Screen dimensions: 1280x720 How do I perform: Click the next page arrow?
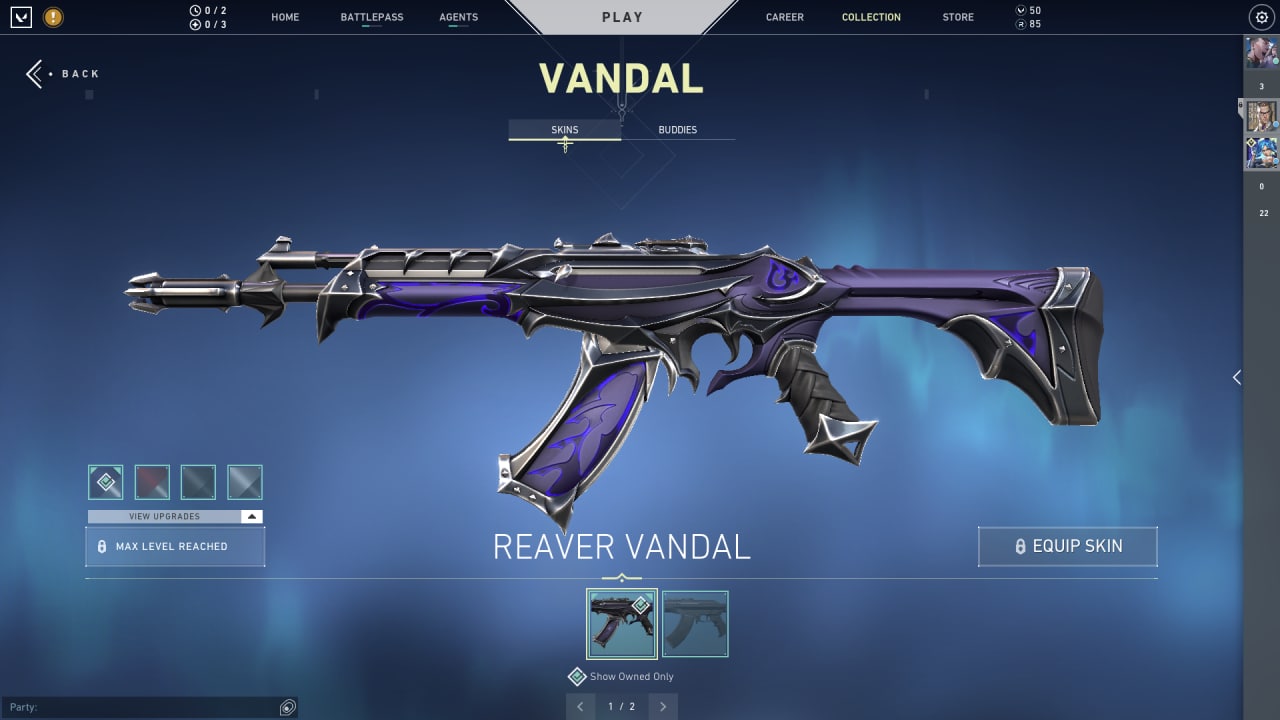[662, 706]
